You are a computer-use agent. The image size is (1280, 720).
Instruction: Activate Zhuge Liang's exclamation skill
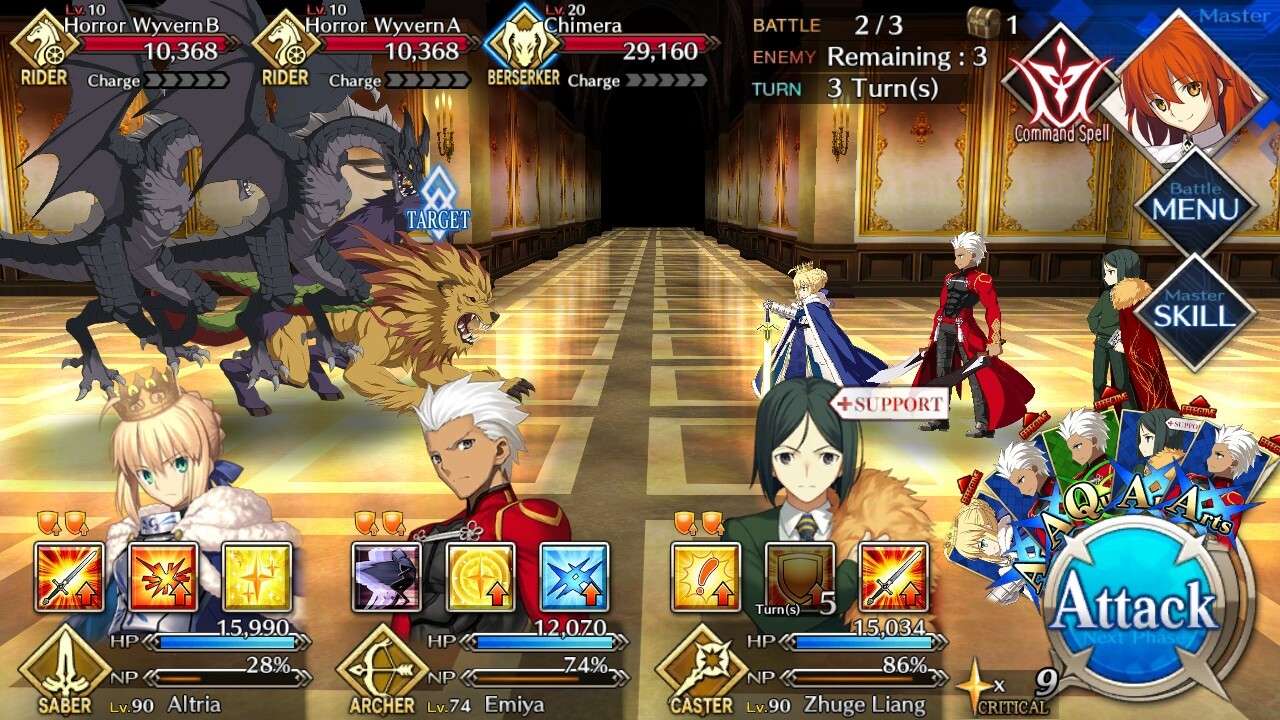[706, 577]
